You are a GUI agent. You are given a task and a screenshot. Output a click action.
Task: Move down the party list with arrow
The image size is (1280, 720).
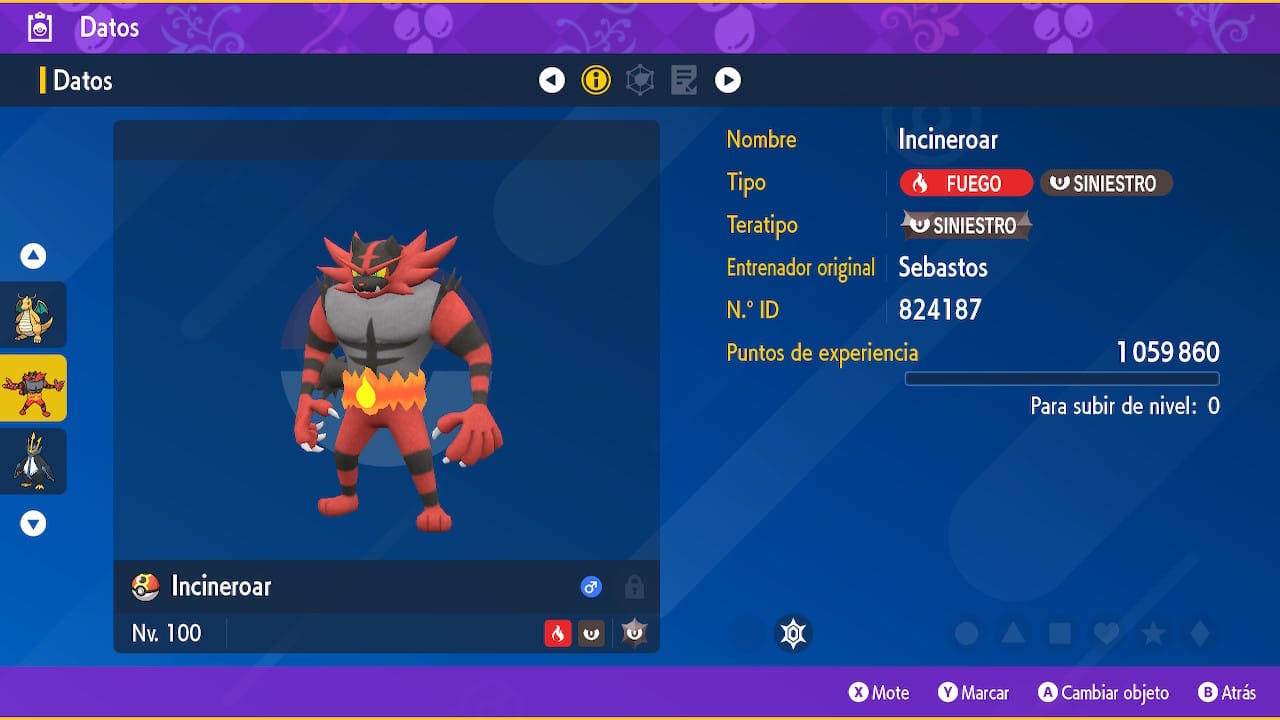(x=33, y=523)
